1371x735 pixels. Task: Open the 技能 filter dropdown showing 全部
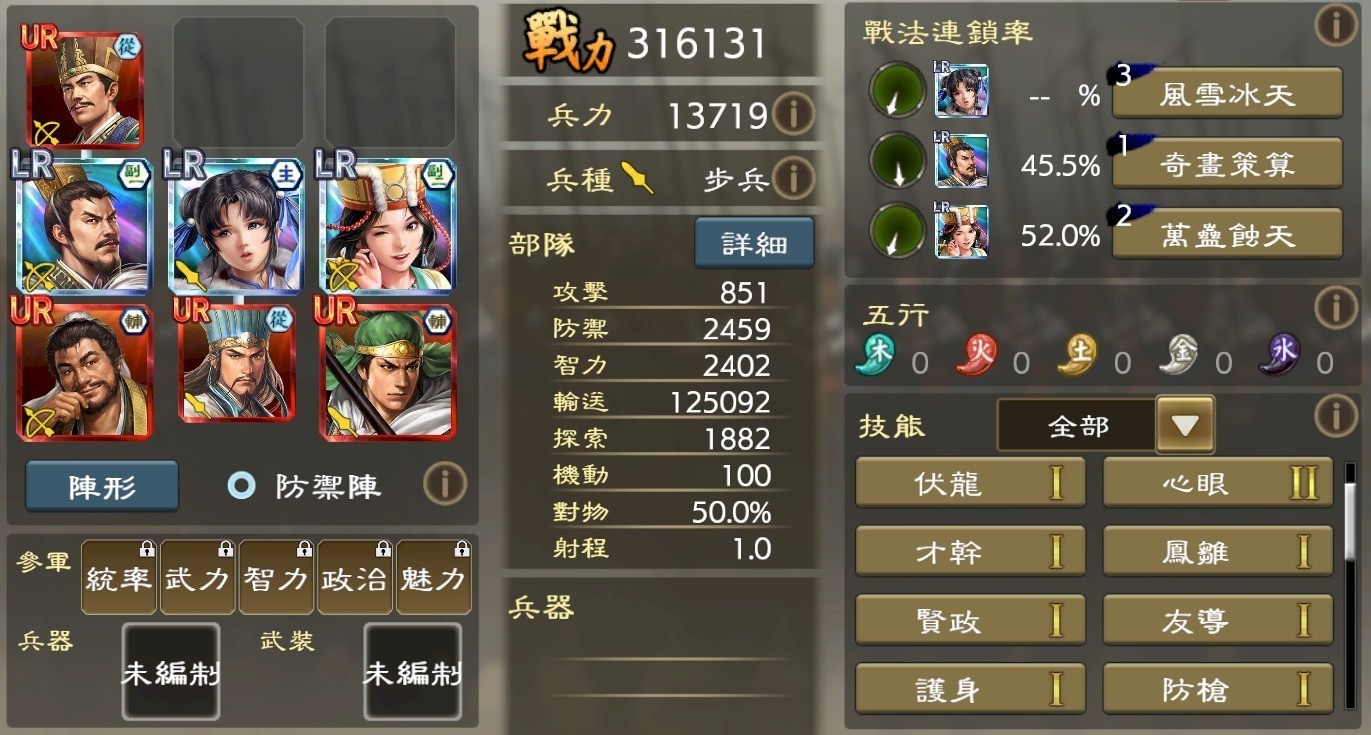tap(1073, 425)
